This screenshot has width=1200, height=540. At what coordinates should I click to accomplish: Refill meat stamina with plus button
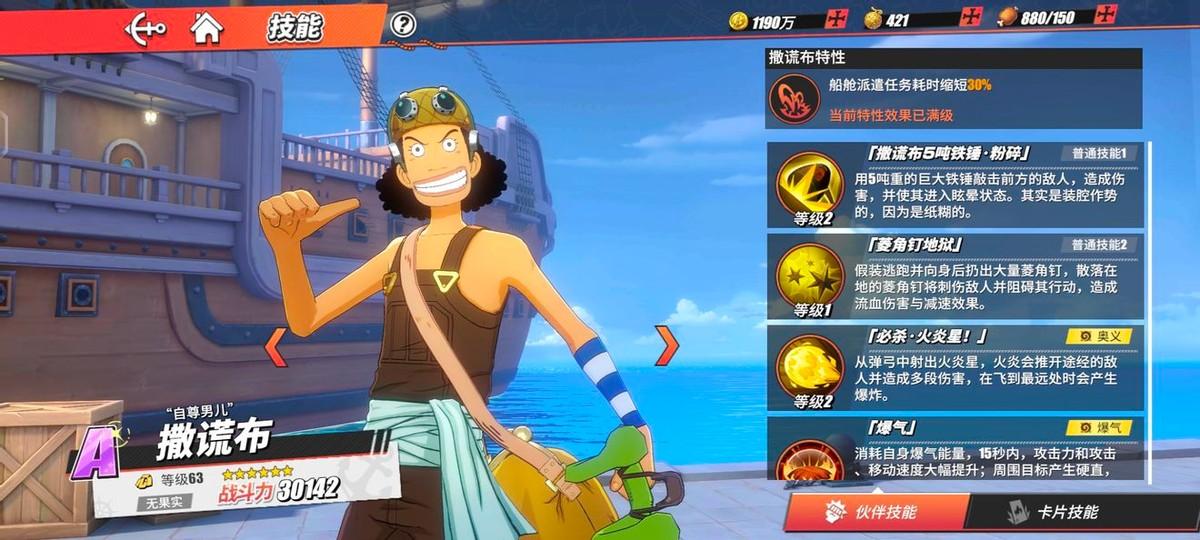[1105, 17]
